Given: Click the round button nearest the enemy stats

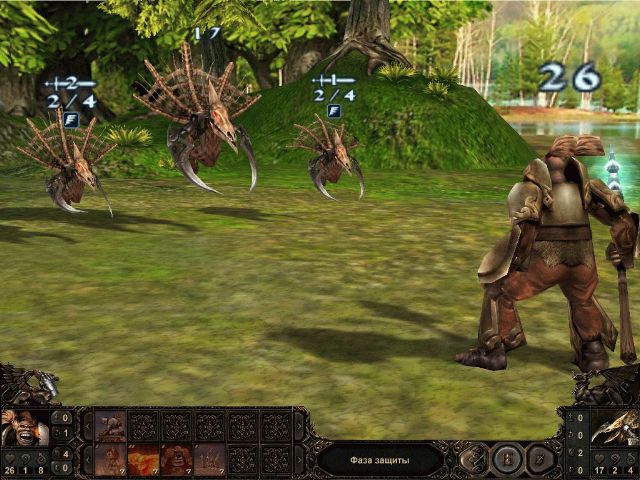Looking at the screenshot, I should coord(539,459).
